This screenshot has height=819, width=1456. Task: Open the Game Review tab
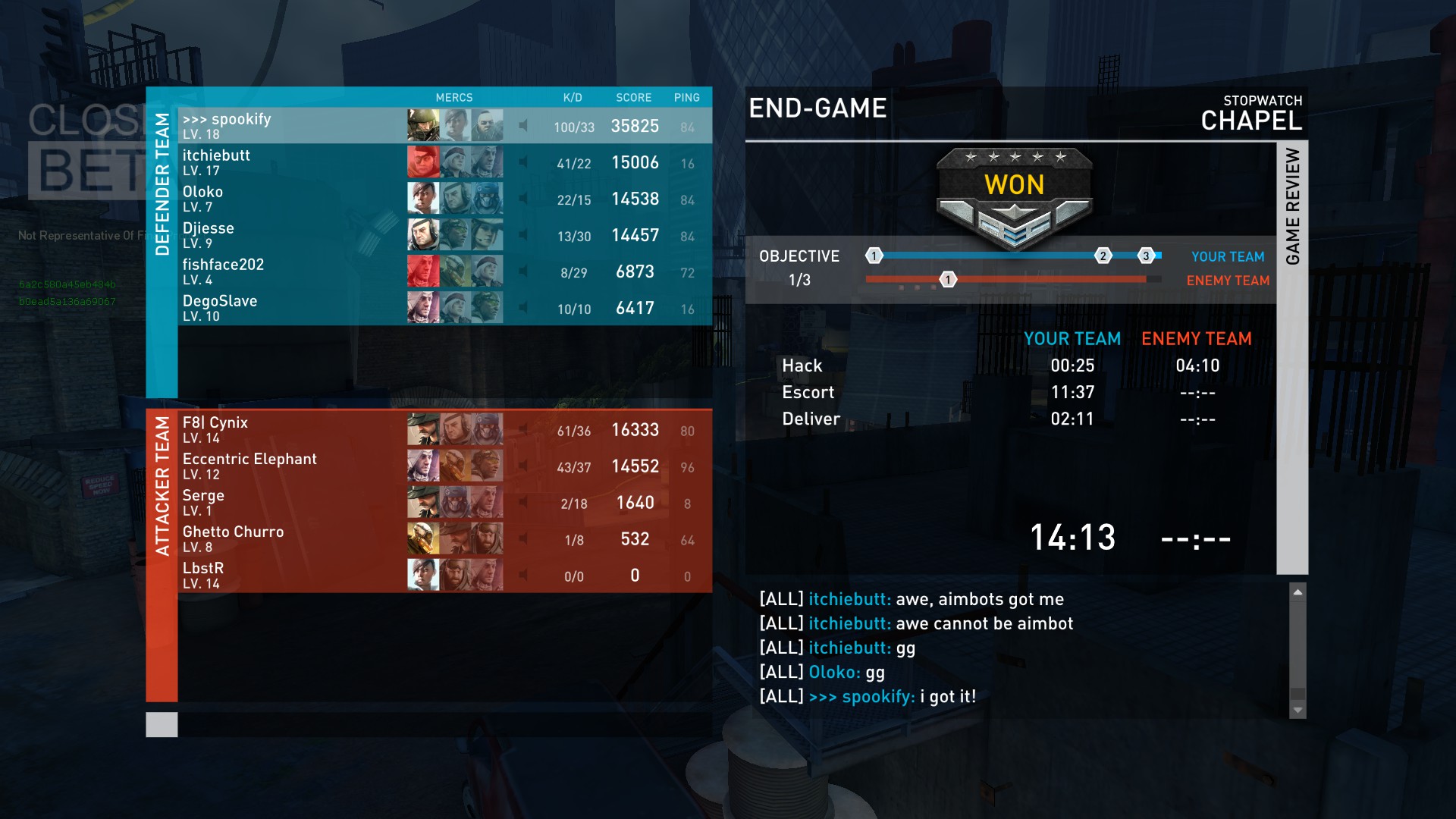1292,206
